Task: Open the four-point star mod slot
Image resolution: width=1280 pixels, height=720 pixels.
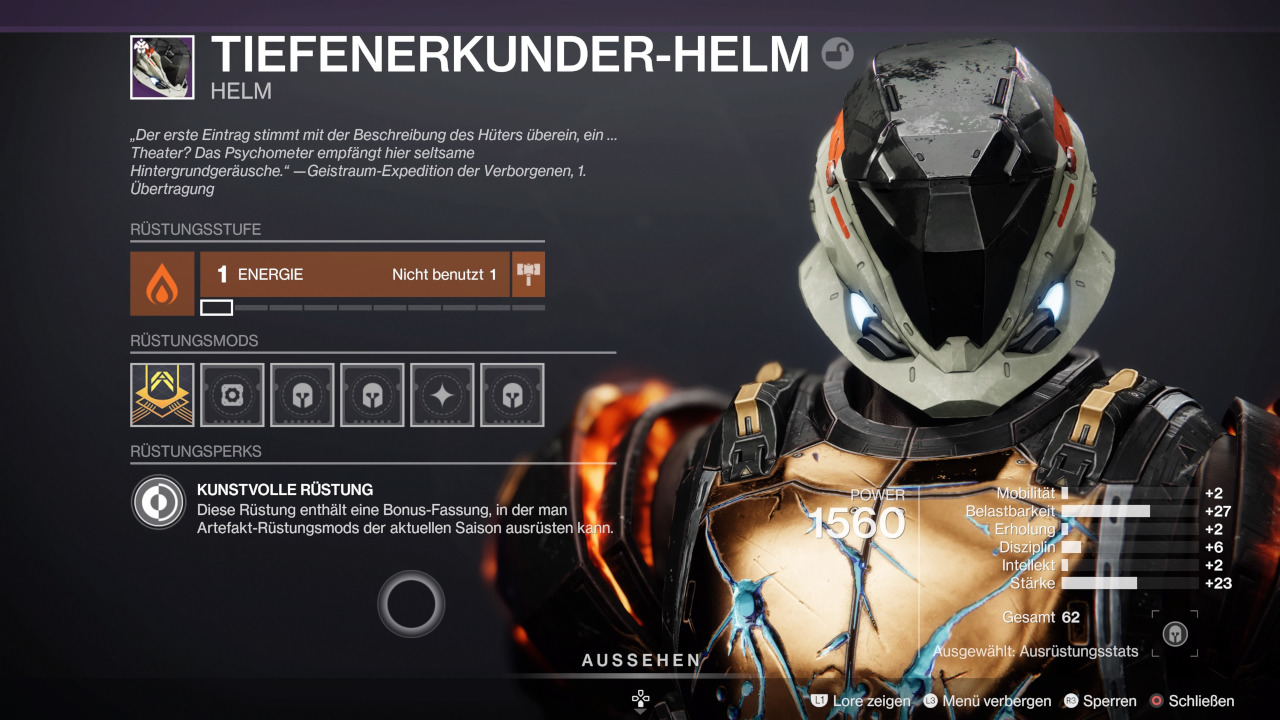Action: click(442, 395)
